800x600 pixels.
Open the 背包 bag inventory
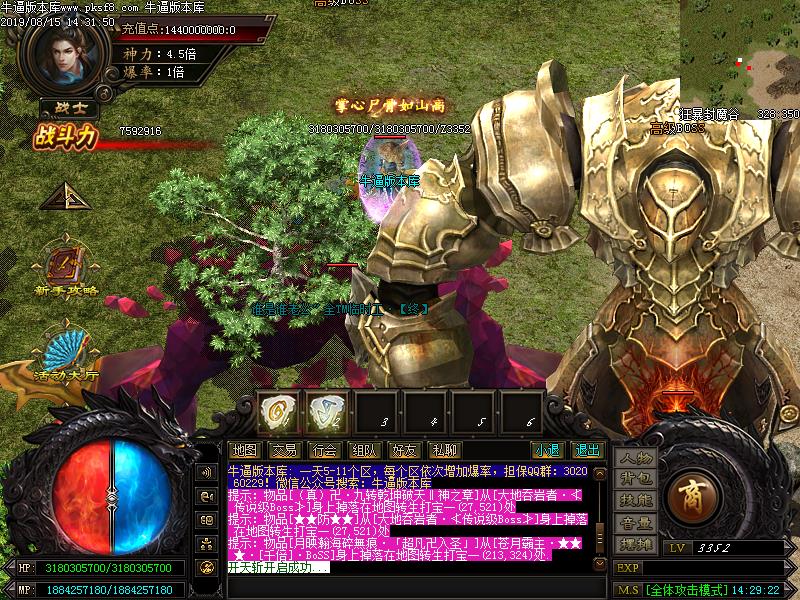[x=635, y=479]
